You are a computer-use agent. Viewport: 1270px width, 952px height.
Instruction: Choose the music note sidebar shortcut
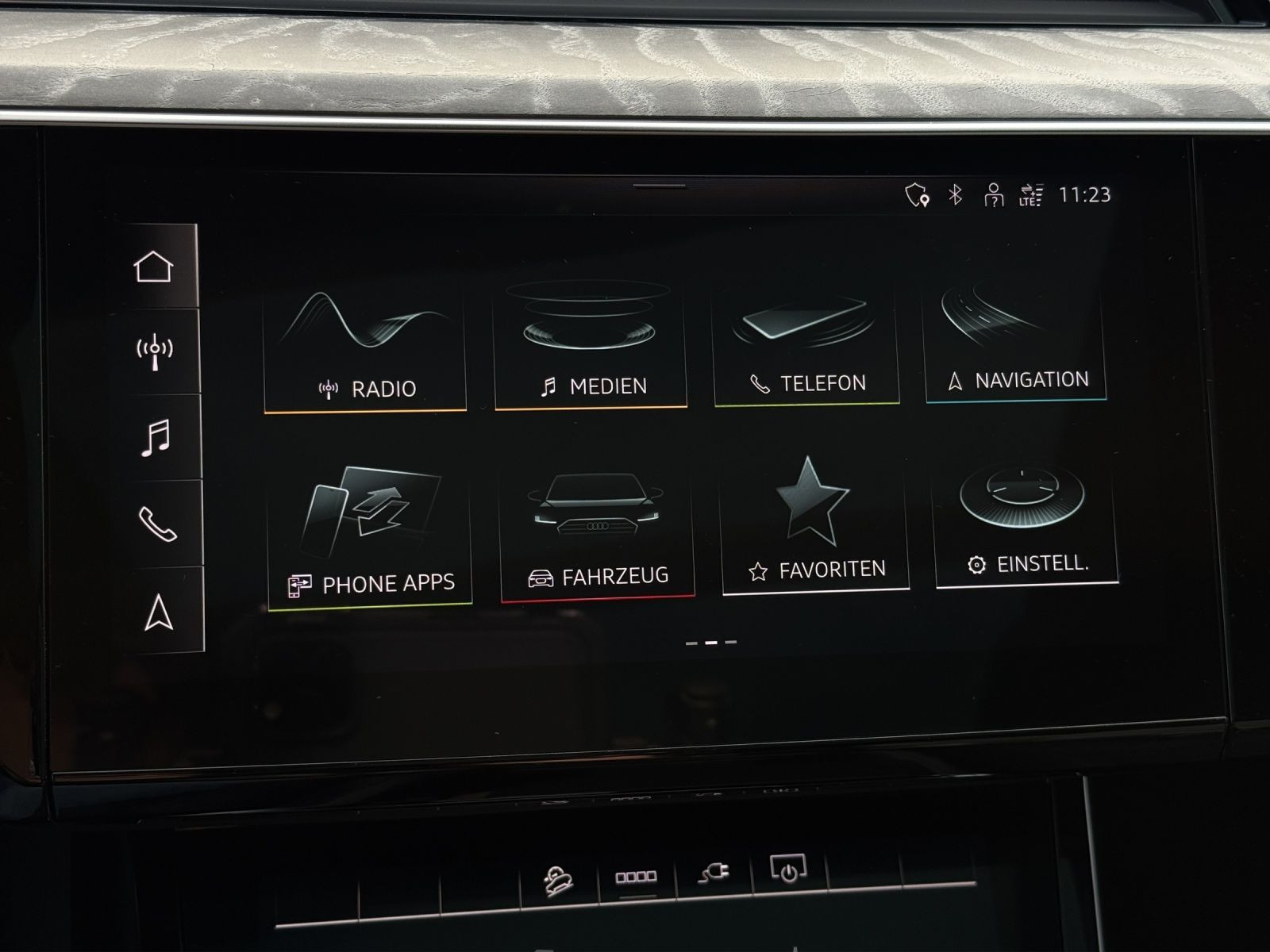coord(156,437)
